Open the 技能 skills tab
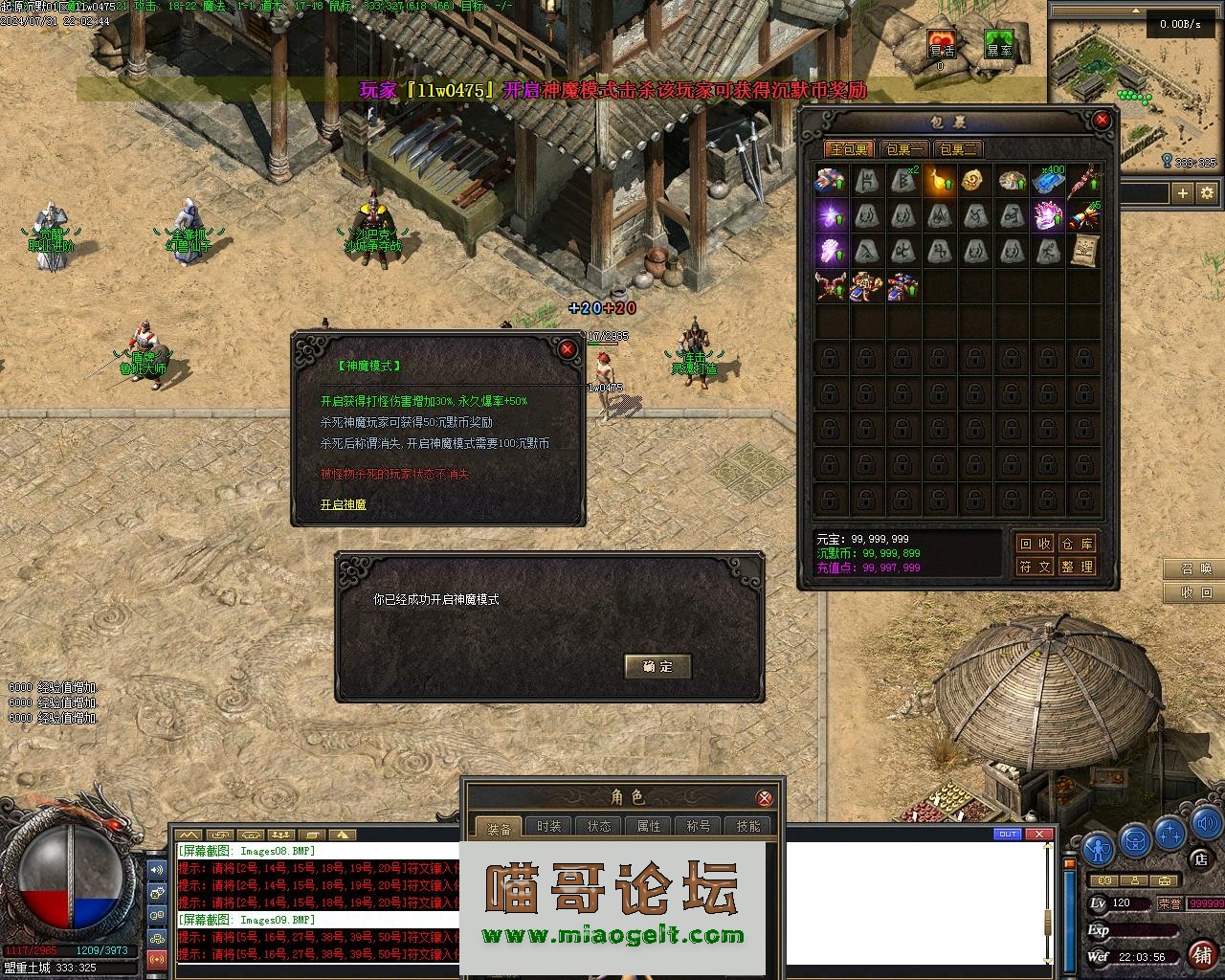This screenshot has height=980, width=1225. point(748,827)
